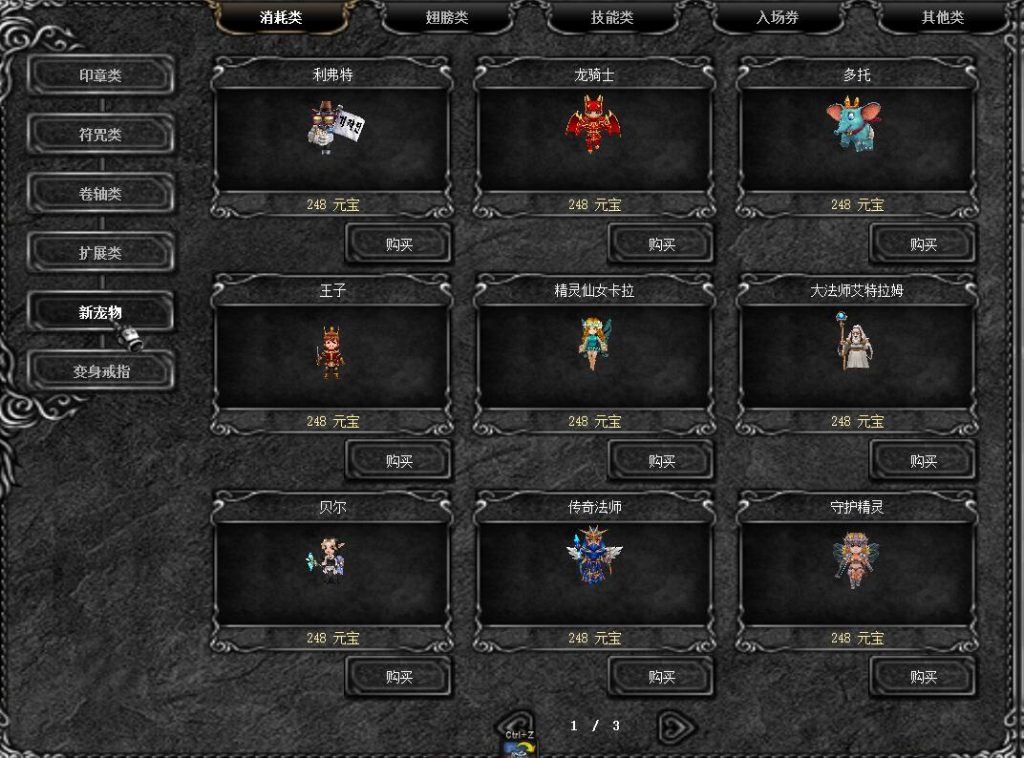Open the 印章类 category
This screenshot has width=1024, height=758.
pos(100,76)
